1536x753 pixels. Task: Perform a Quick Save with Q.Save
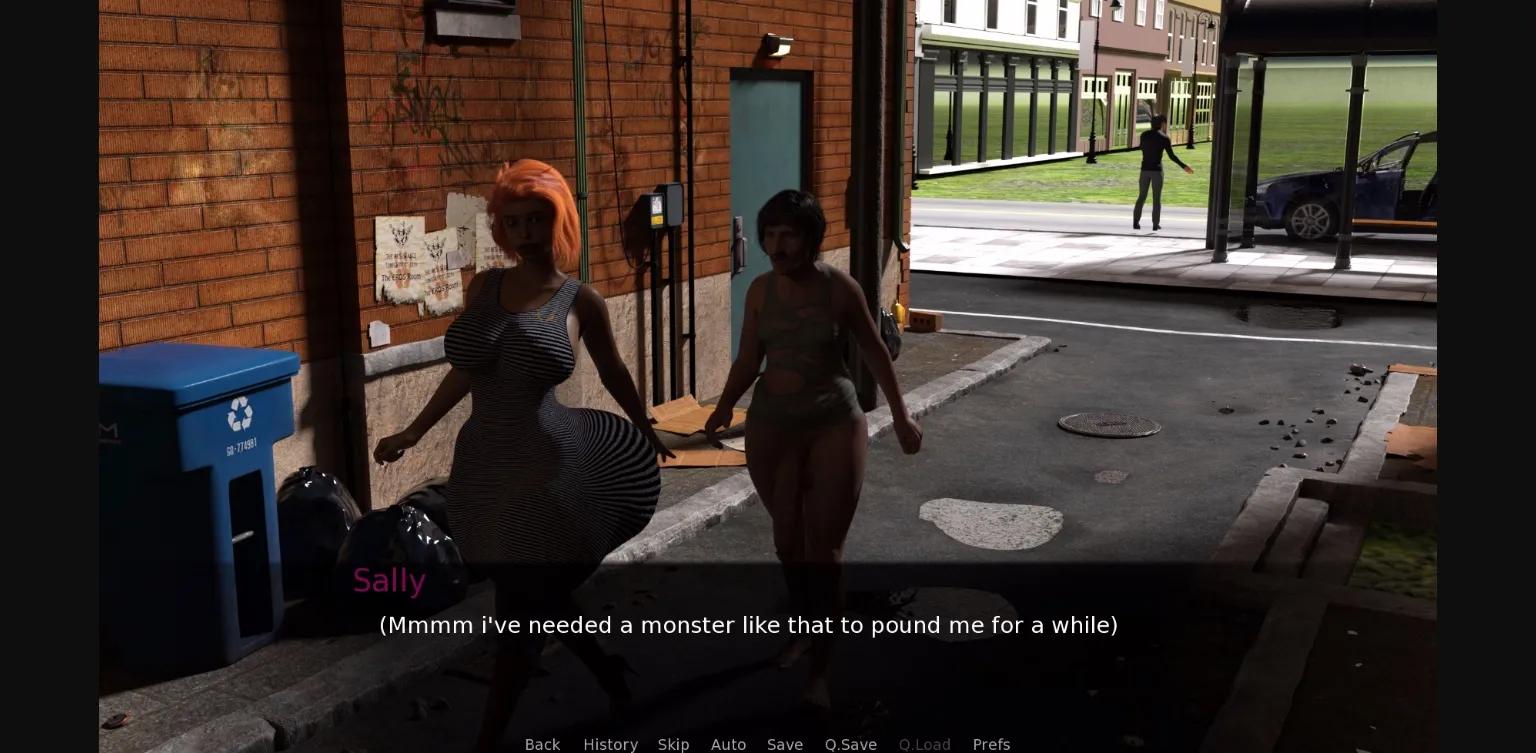coord(850,745)
